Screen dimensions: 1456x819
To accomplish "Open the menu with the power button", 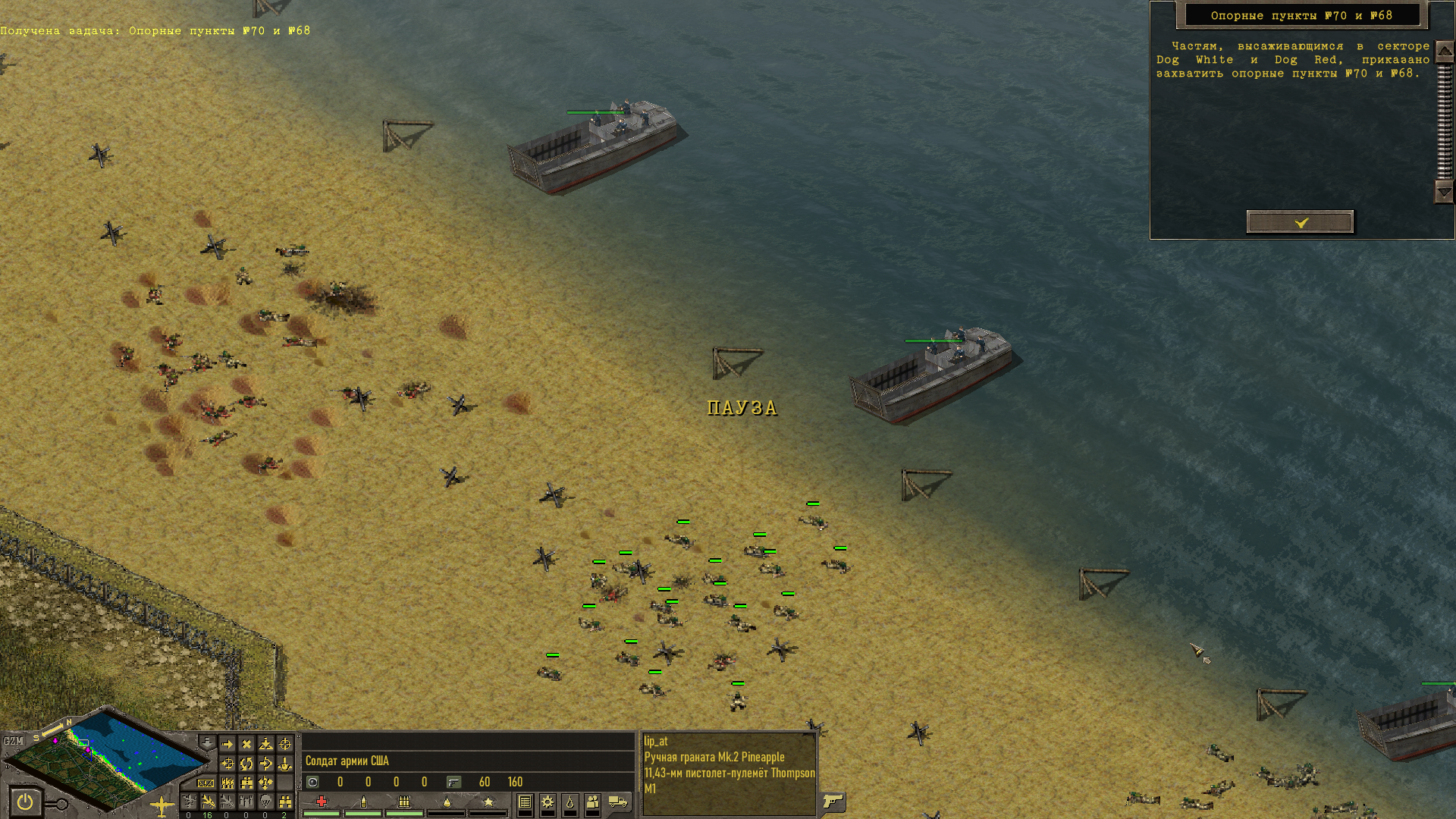I will [x=25, y=802].
